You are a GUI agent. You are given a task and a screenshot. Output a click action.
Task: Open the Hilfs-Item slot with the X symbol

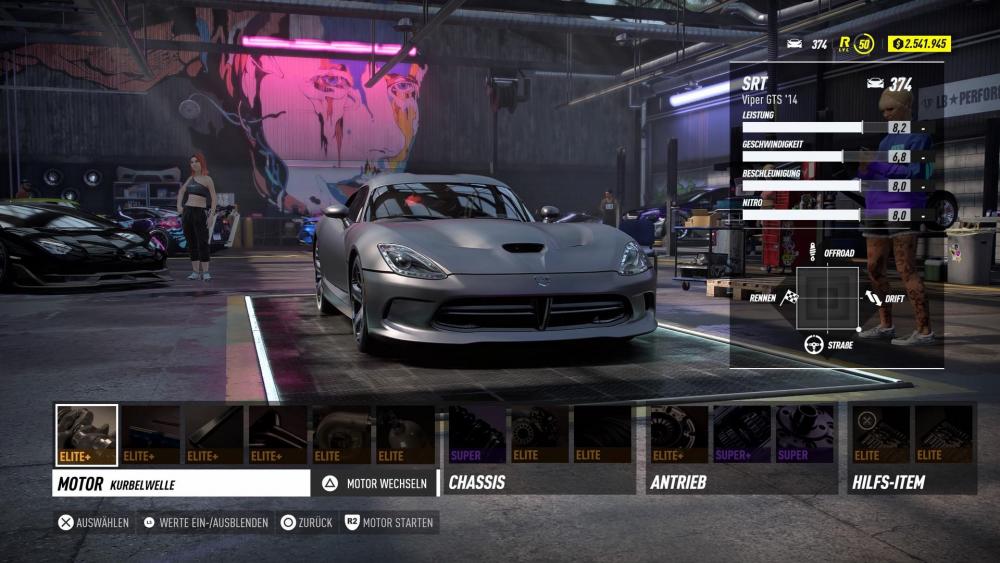point(880,434)
